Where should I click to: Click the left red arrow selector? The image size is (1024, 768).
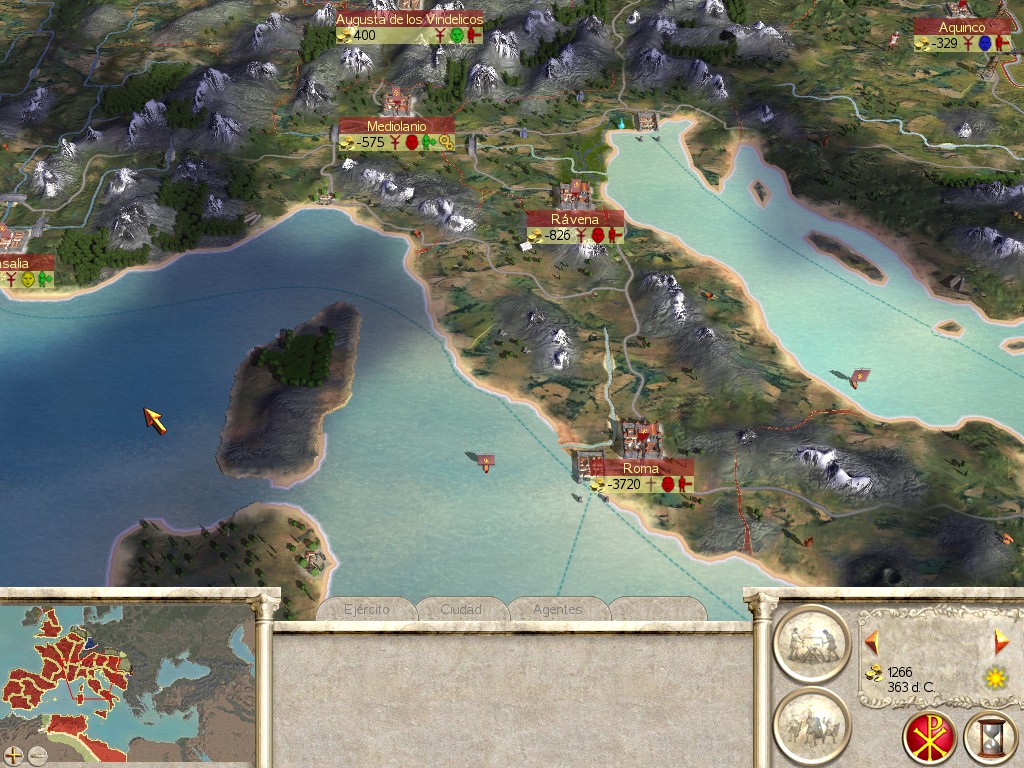click(872, 641)
